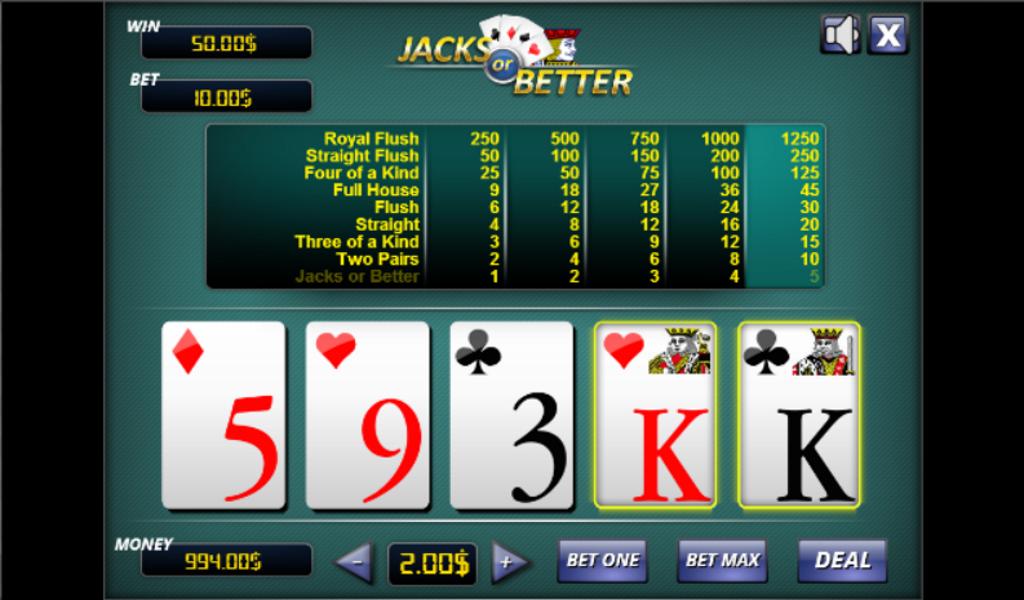
Task: Toggle hold on the King of clubs
Action: (x=799, y=415)
